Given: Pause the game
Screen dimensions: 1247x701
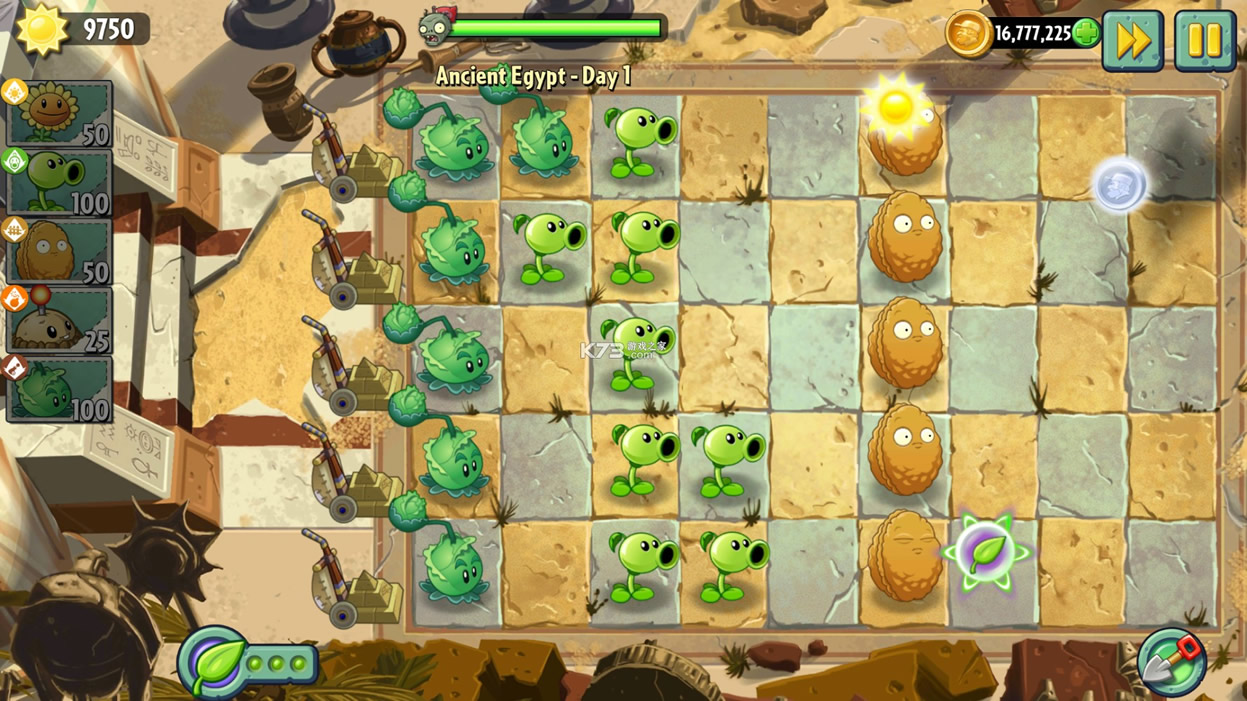Looking at the screenshot, I should pyautogui.click(x=1204, y=41).
